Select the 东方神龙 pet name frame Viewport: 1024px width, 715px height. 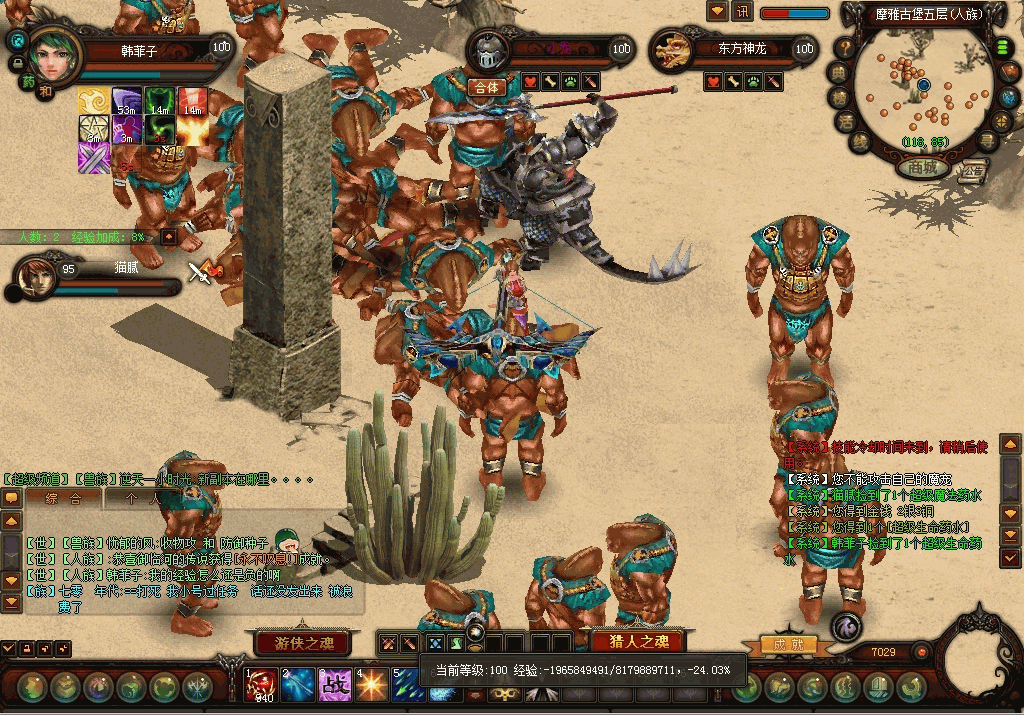pos(741,48)
